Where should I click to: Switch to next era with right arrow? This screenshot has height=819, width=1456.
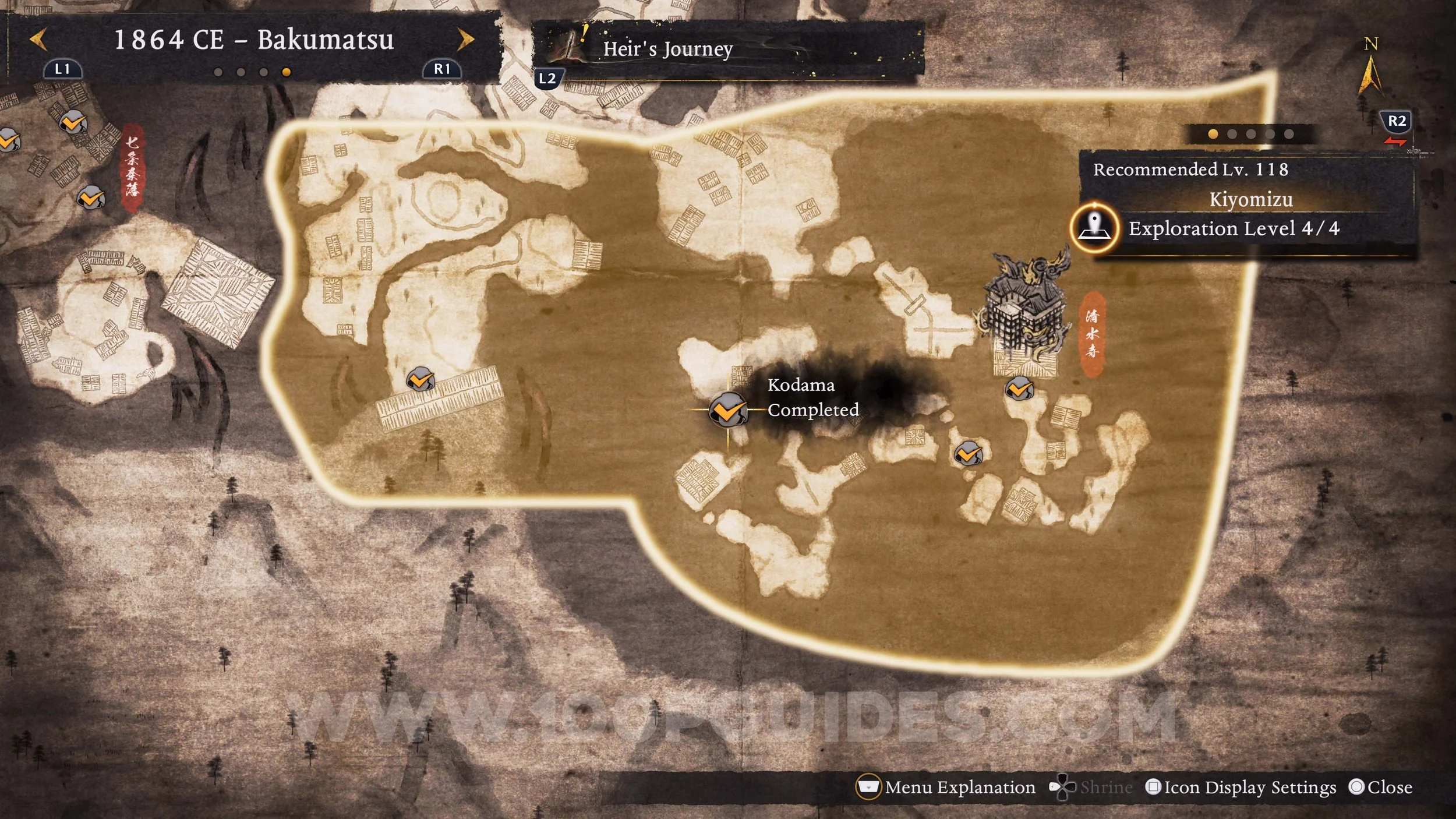465,40
